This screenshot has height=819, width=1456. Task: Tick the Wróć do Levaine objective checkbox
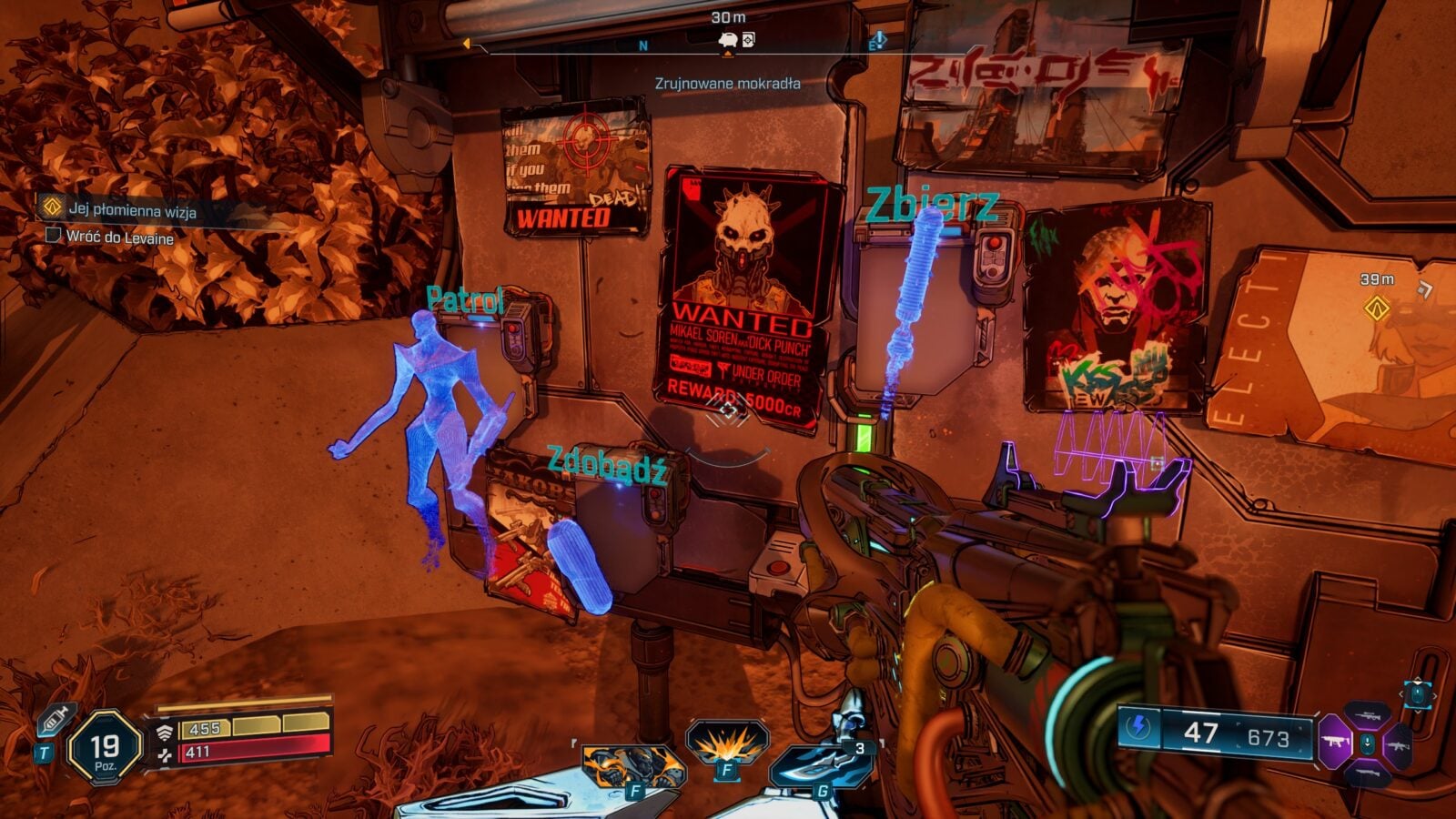[54, 236]
